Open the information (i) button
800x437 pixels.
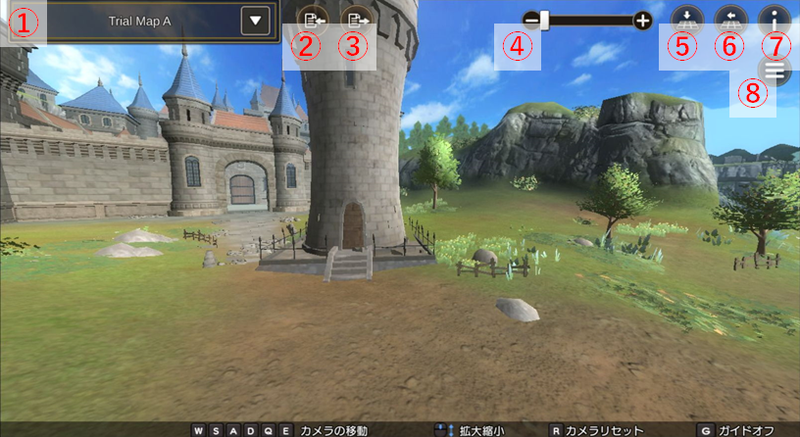774,18
